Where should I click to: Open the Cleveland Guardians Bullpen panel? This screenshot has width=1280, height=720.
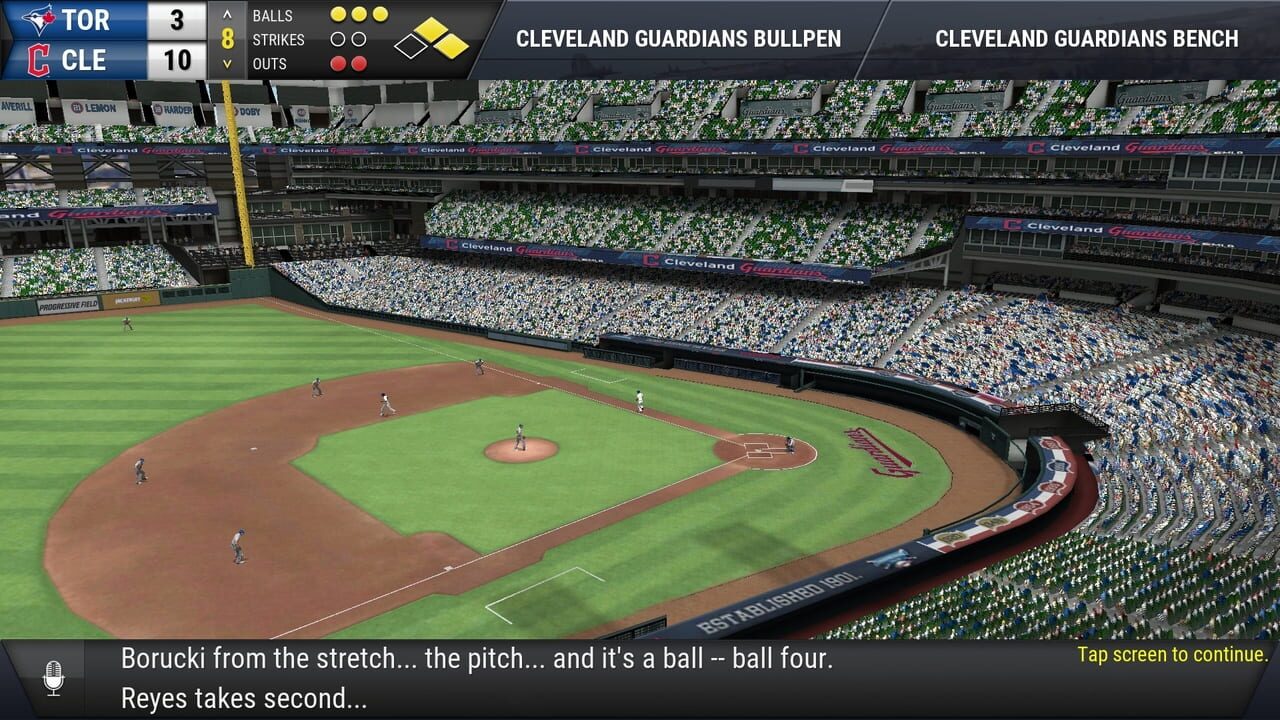click(x=678, y=39)
